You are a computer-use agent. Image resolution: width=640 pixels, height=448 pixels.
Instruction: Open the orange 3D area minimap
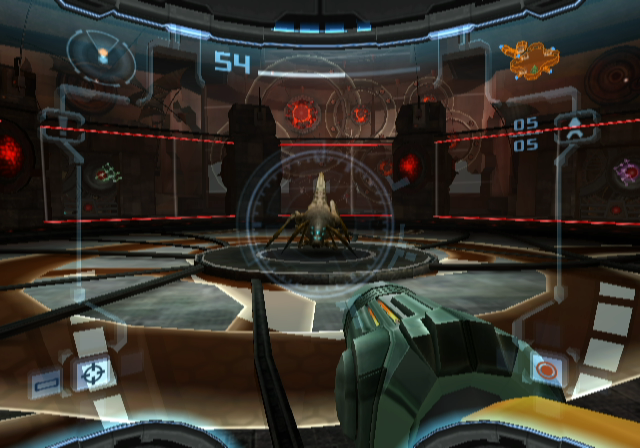pos(529,60)
